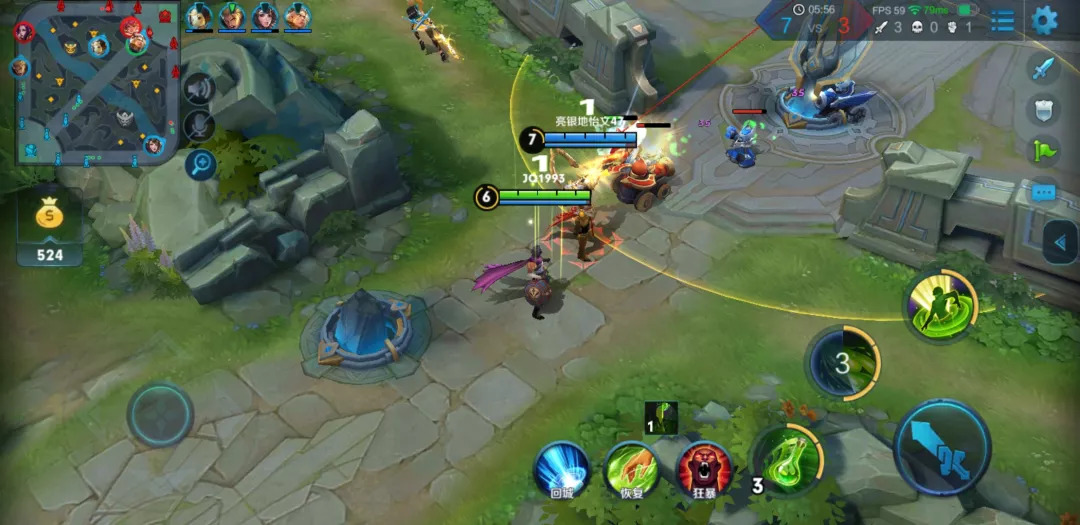
Task: Tap the crossed-blades basic attack button
Action: 942,447
